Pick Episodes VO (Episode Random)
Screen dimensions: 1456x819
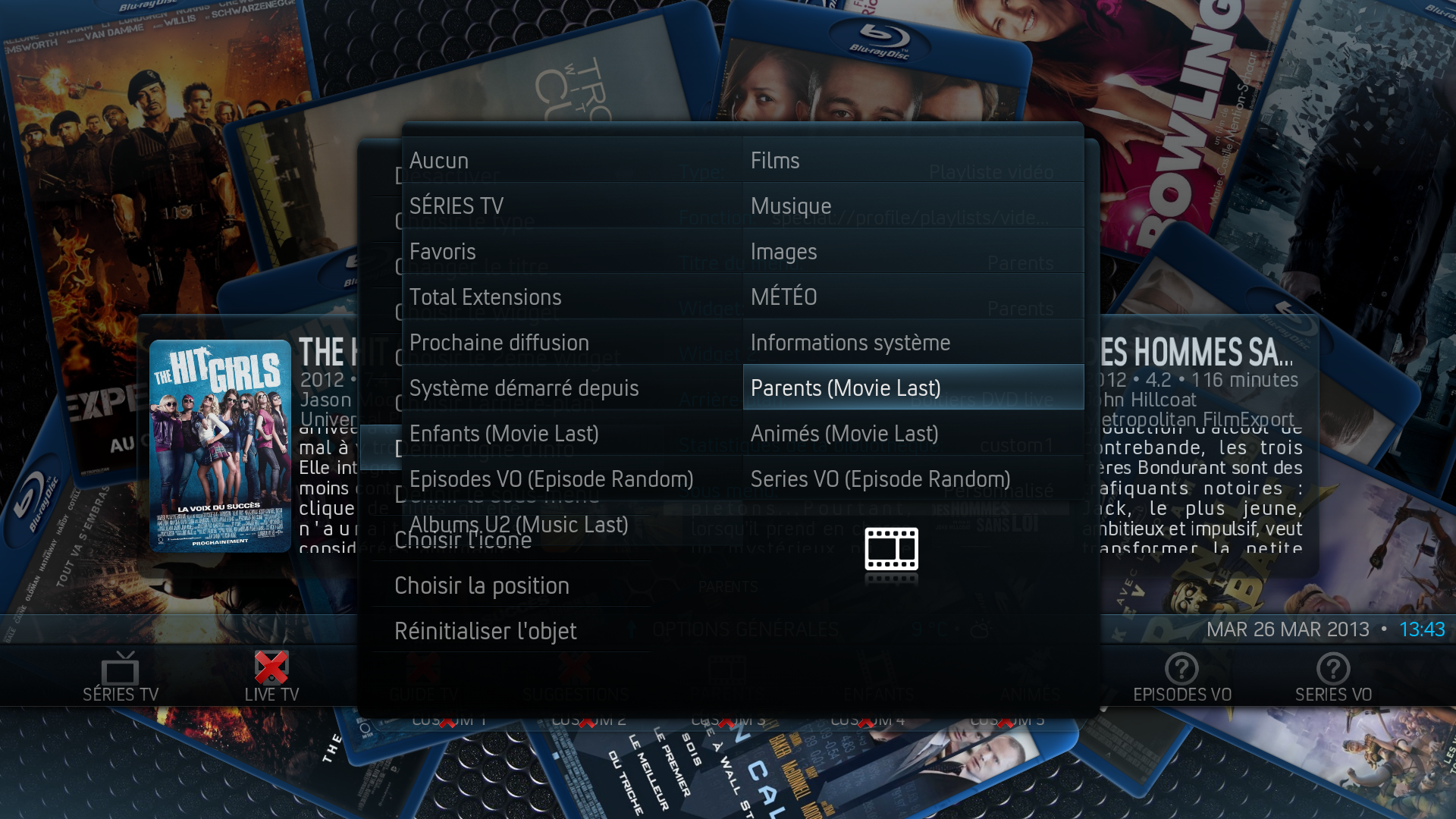pyautogui.click(x=572, y=479)
